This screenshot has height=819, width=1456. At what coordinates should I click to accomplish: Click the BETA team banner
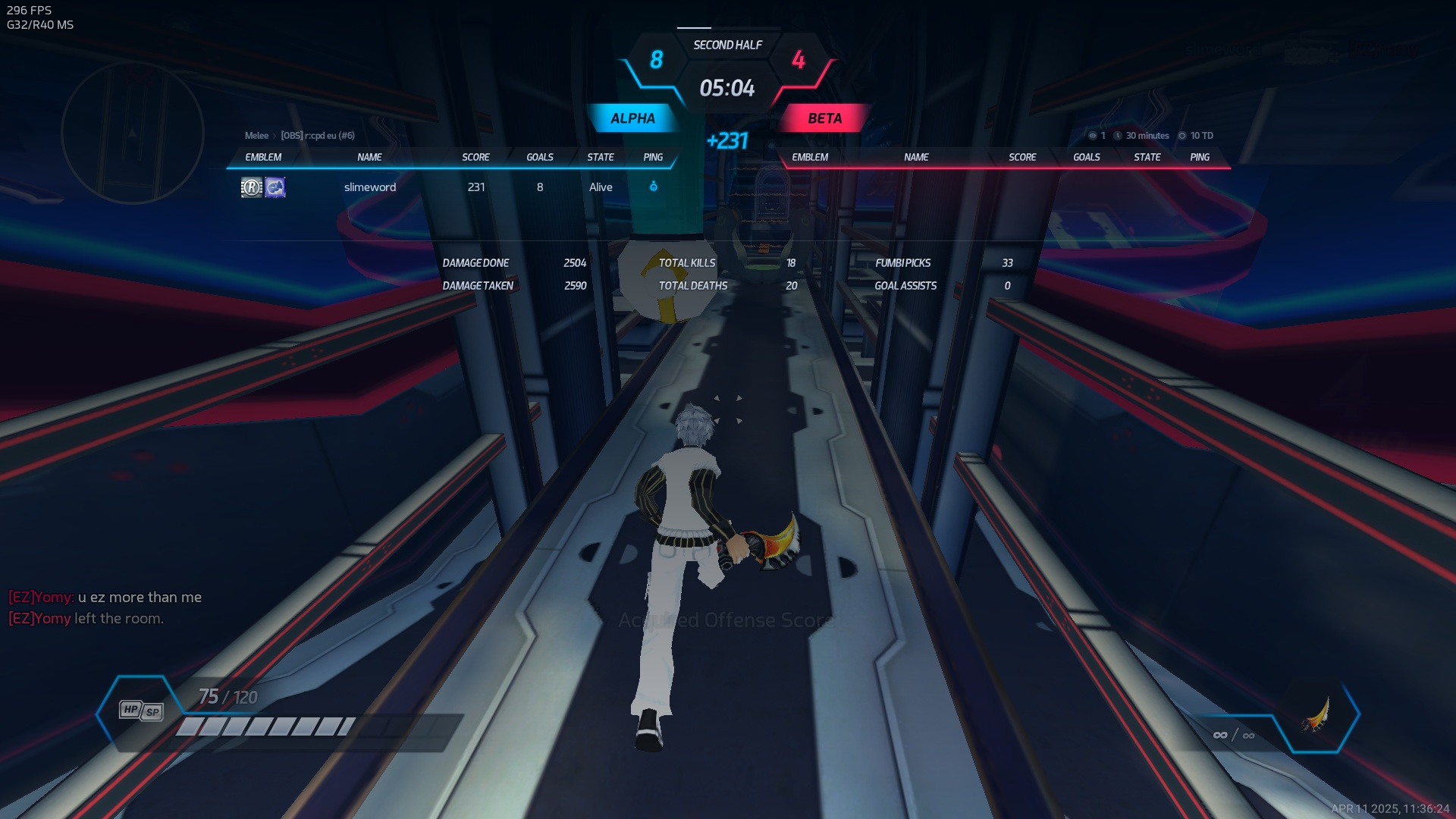tap(824, 118)
